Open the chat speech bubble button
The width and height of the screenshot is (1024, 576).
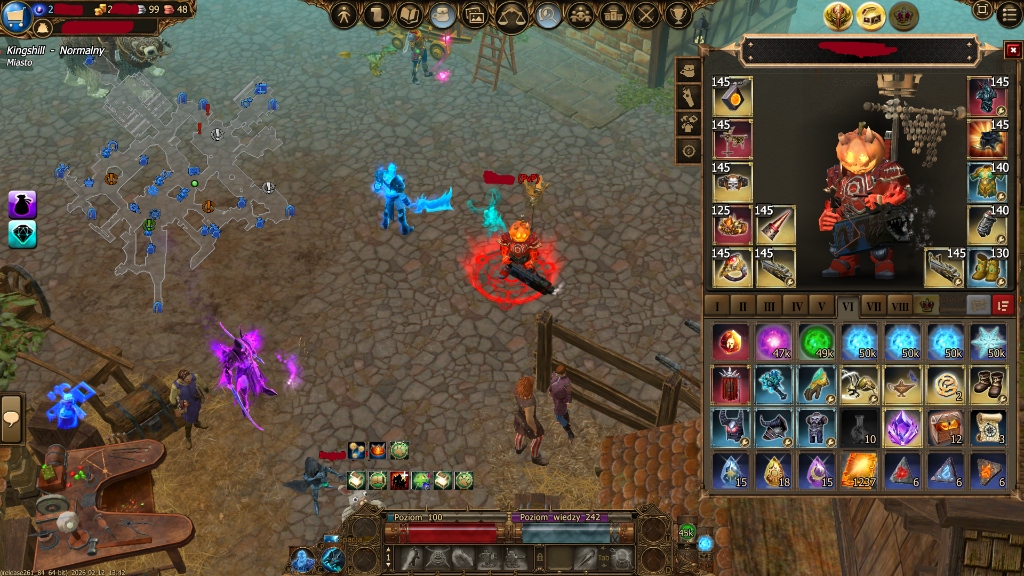click(13, 416)
